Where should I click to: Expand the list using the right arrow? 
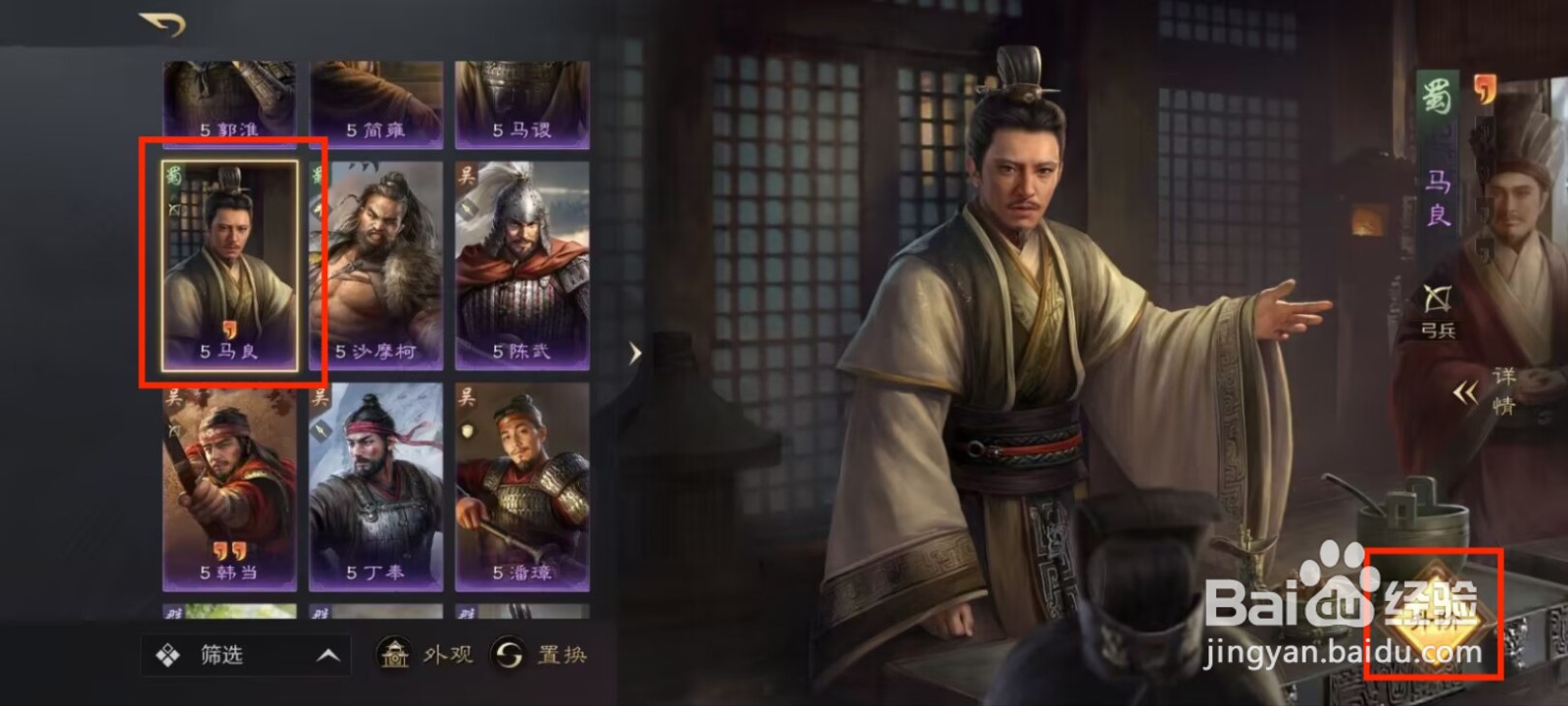click(633, 353)
